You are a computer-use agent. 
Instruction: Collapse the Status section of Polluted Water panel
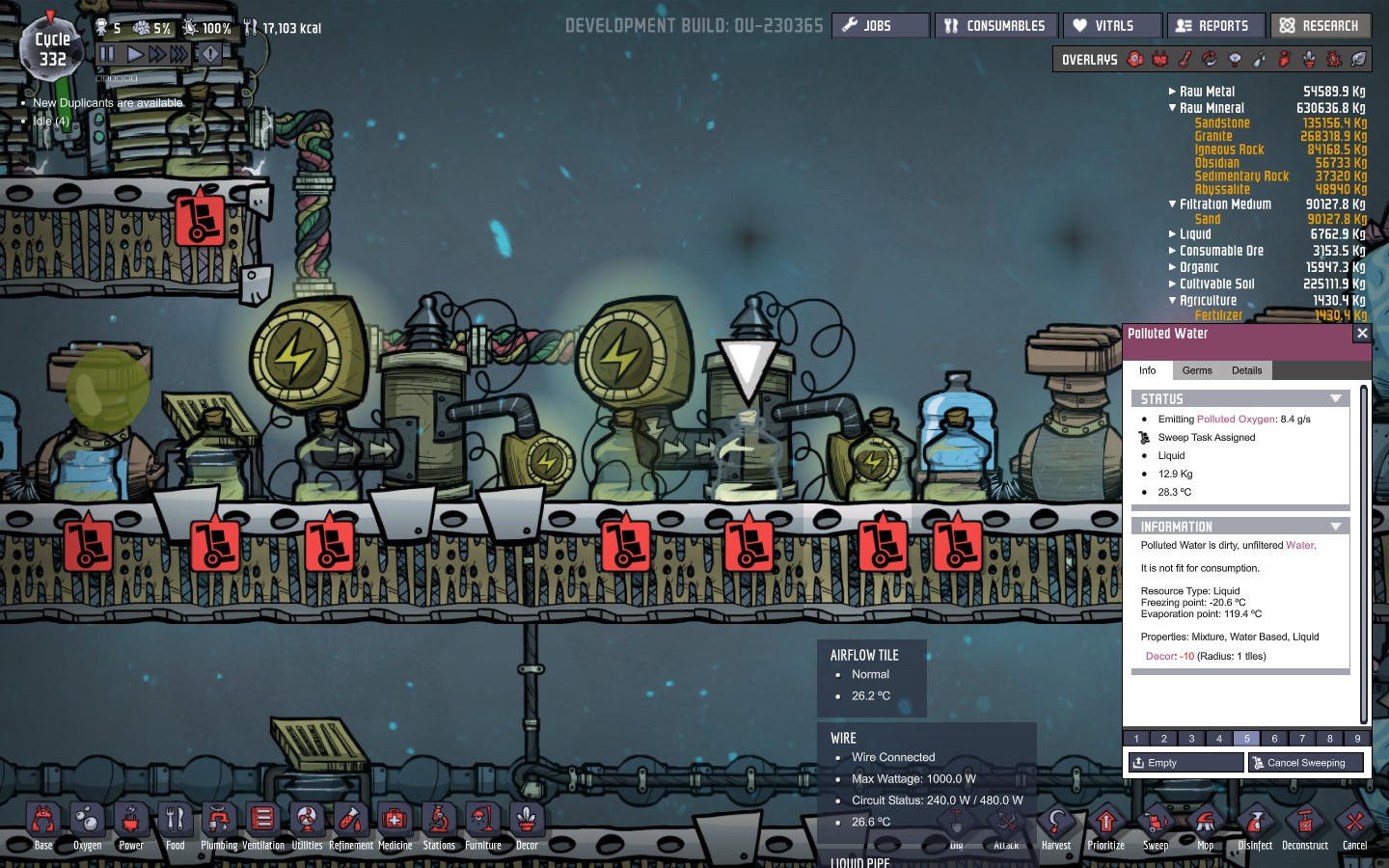tap(1336, 398)
